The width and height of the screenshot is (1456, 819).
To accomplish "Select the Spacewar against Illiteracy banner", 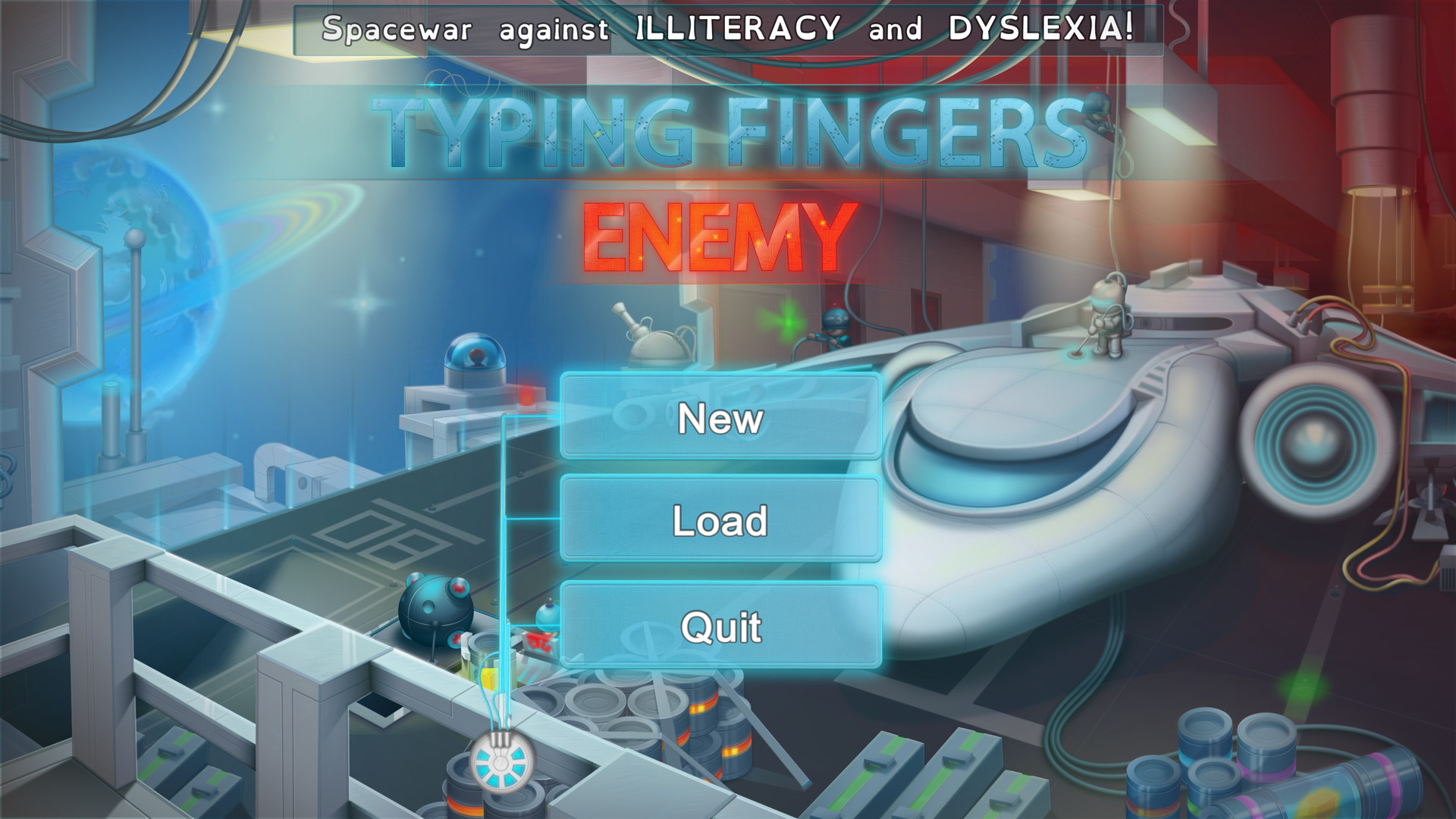I will (728, 29).
